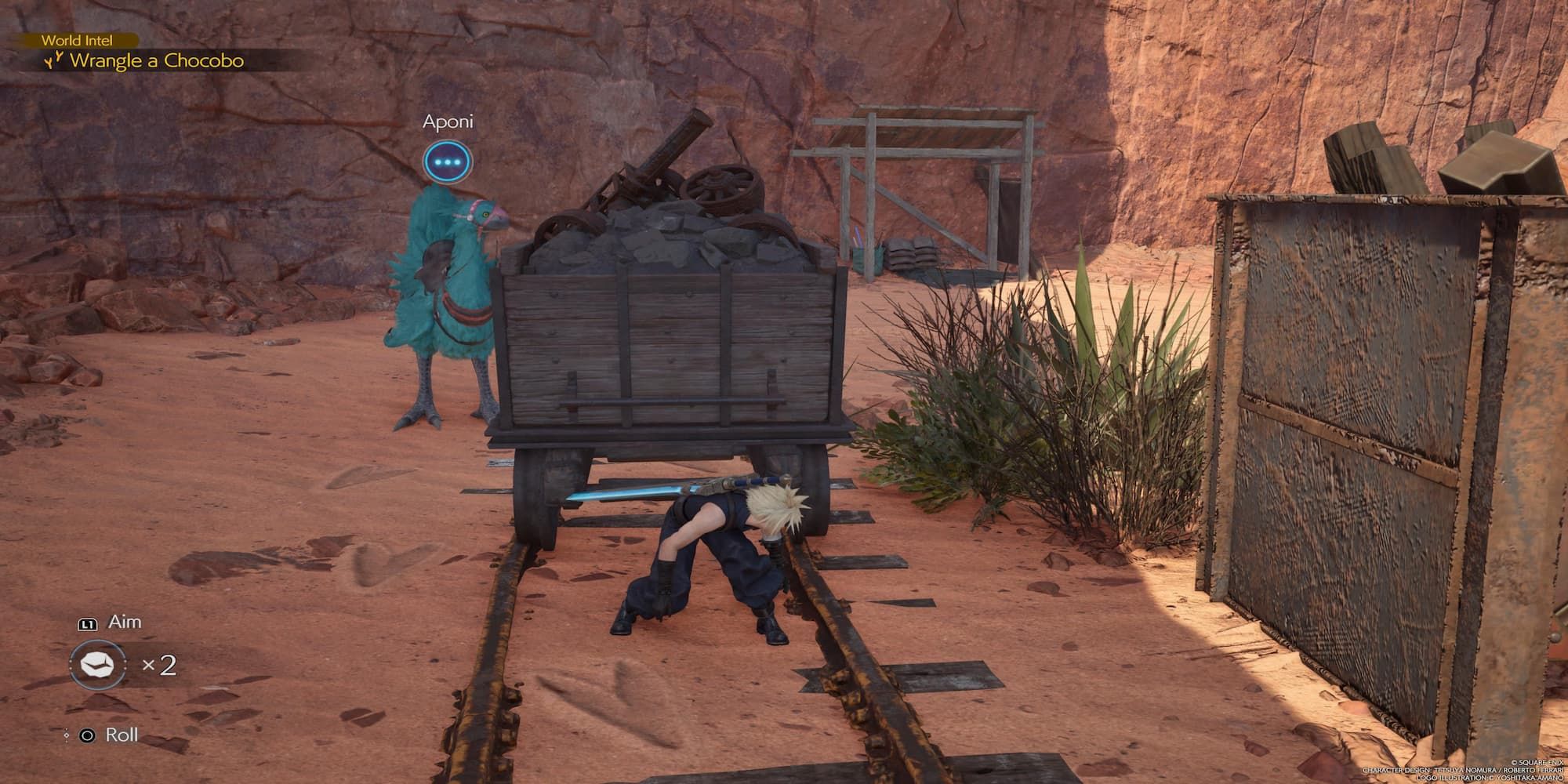Toggle the Aponi nameplate visibility

[449, 122]
